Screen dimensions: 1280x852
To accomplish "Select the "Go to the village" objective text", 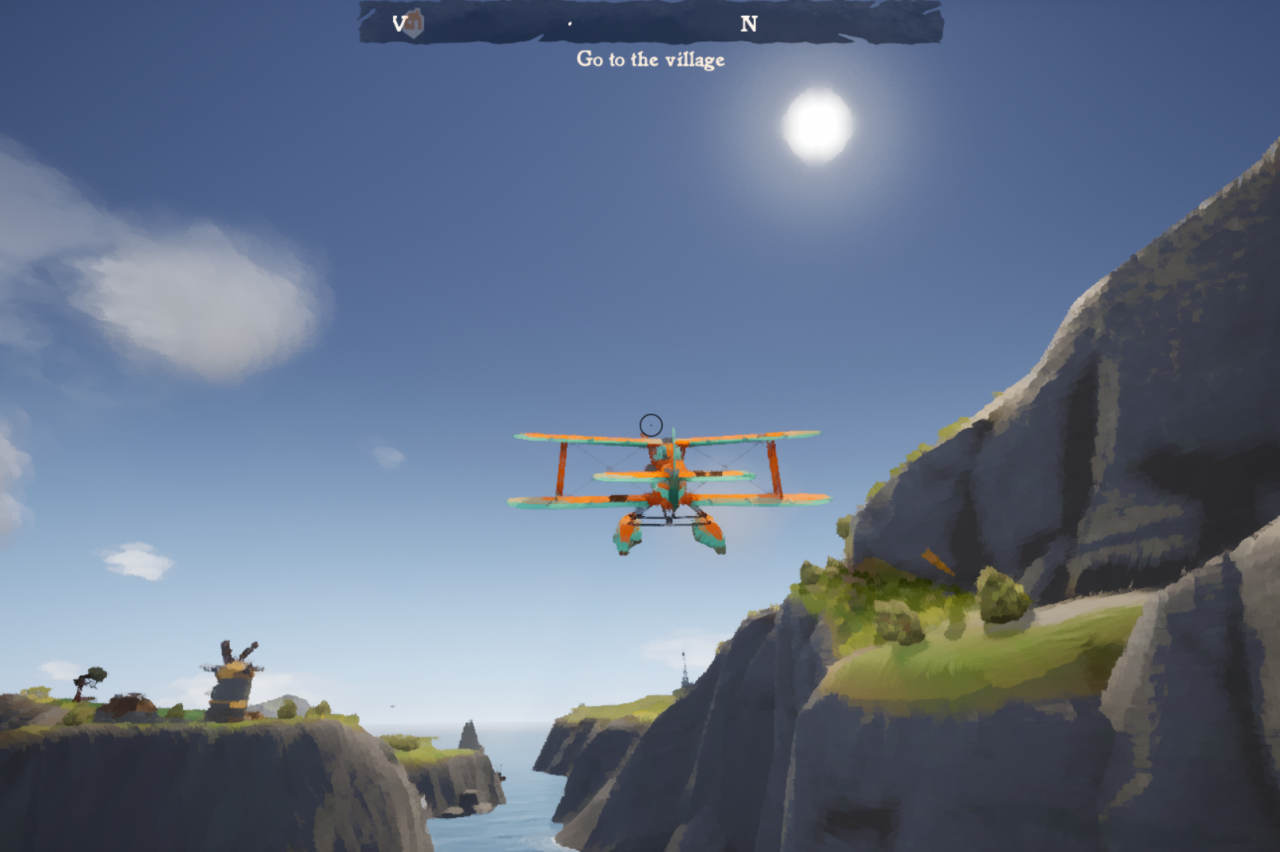I will (650, 59).
